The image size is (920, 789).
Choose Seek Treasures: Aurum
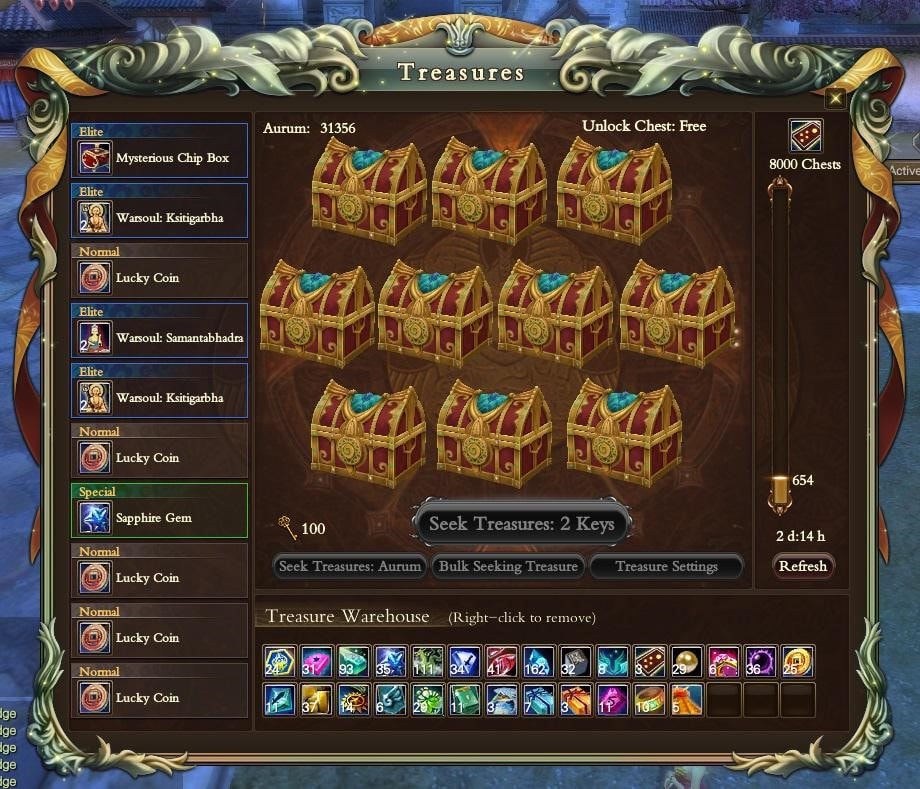349,566
